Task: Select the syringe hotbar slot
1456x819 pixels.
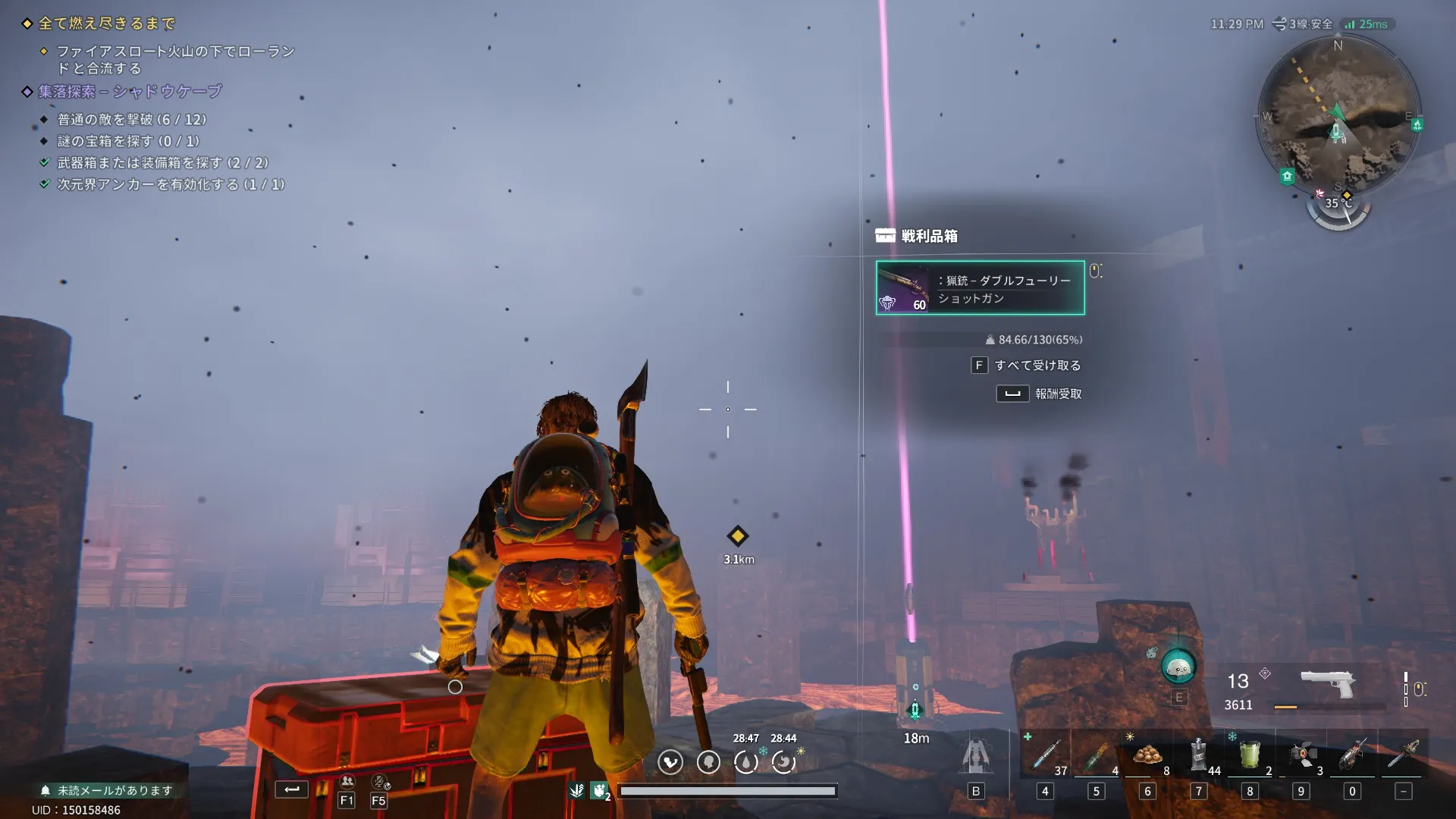Action: pos(1046,755)
